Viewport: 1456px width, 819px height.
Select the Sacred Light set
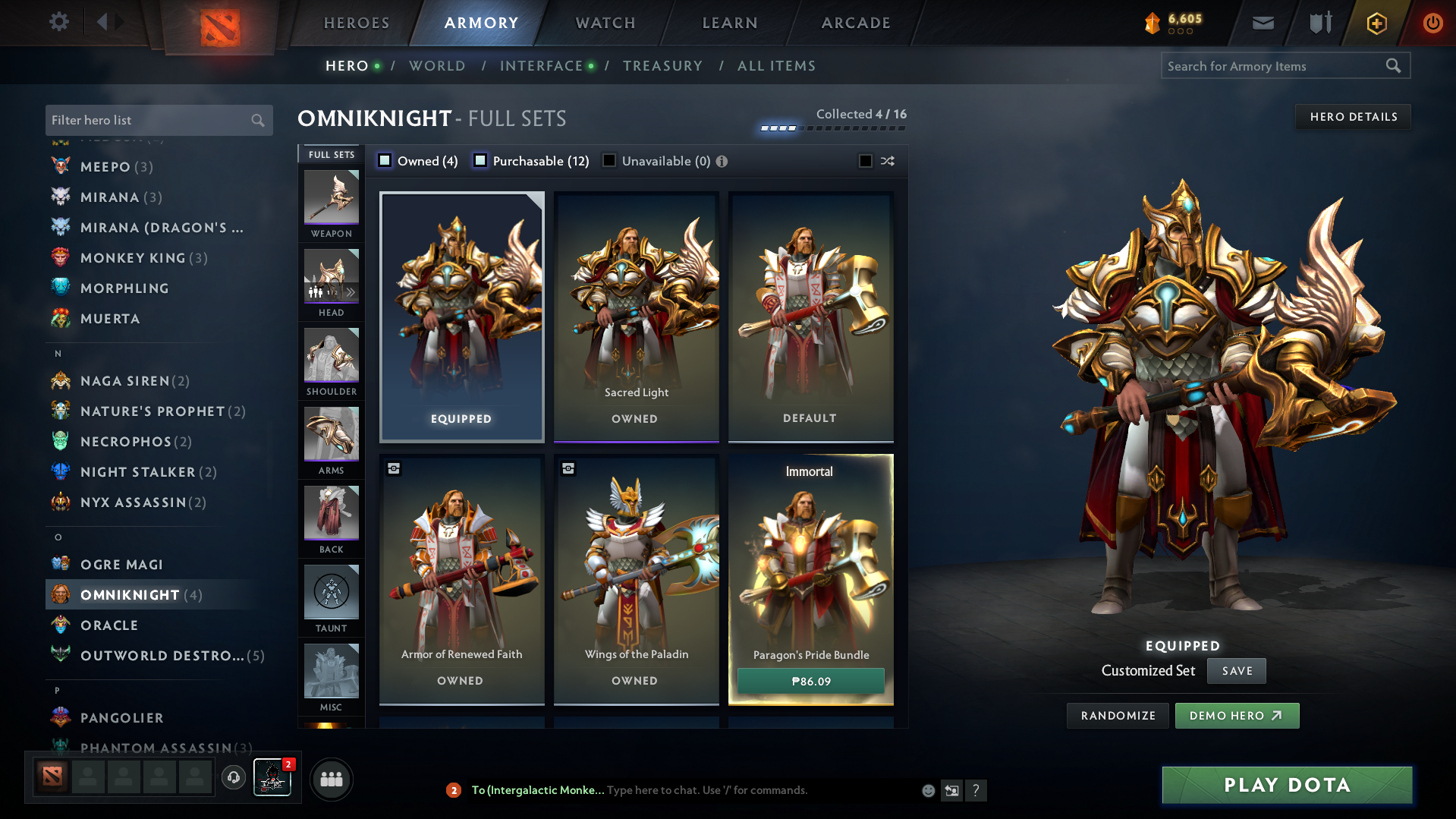point(636,317)
